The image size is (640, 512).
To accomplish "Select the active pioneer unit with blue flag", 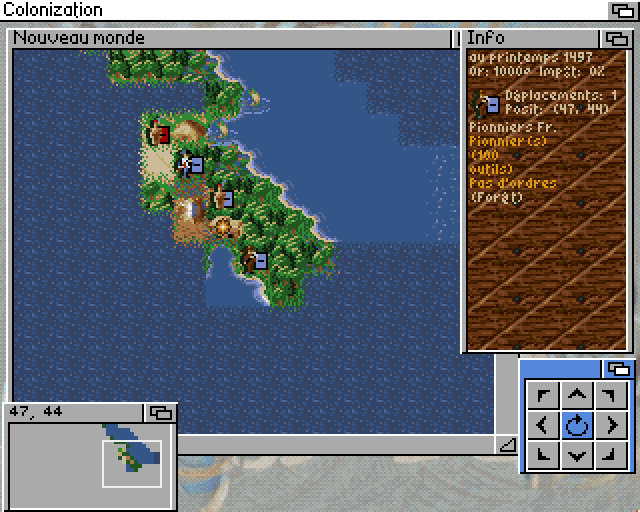I will 190,164.
